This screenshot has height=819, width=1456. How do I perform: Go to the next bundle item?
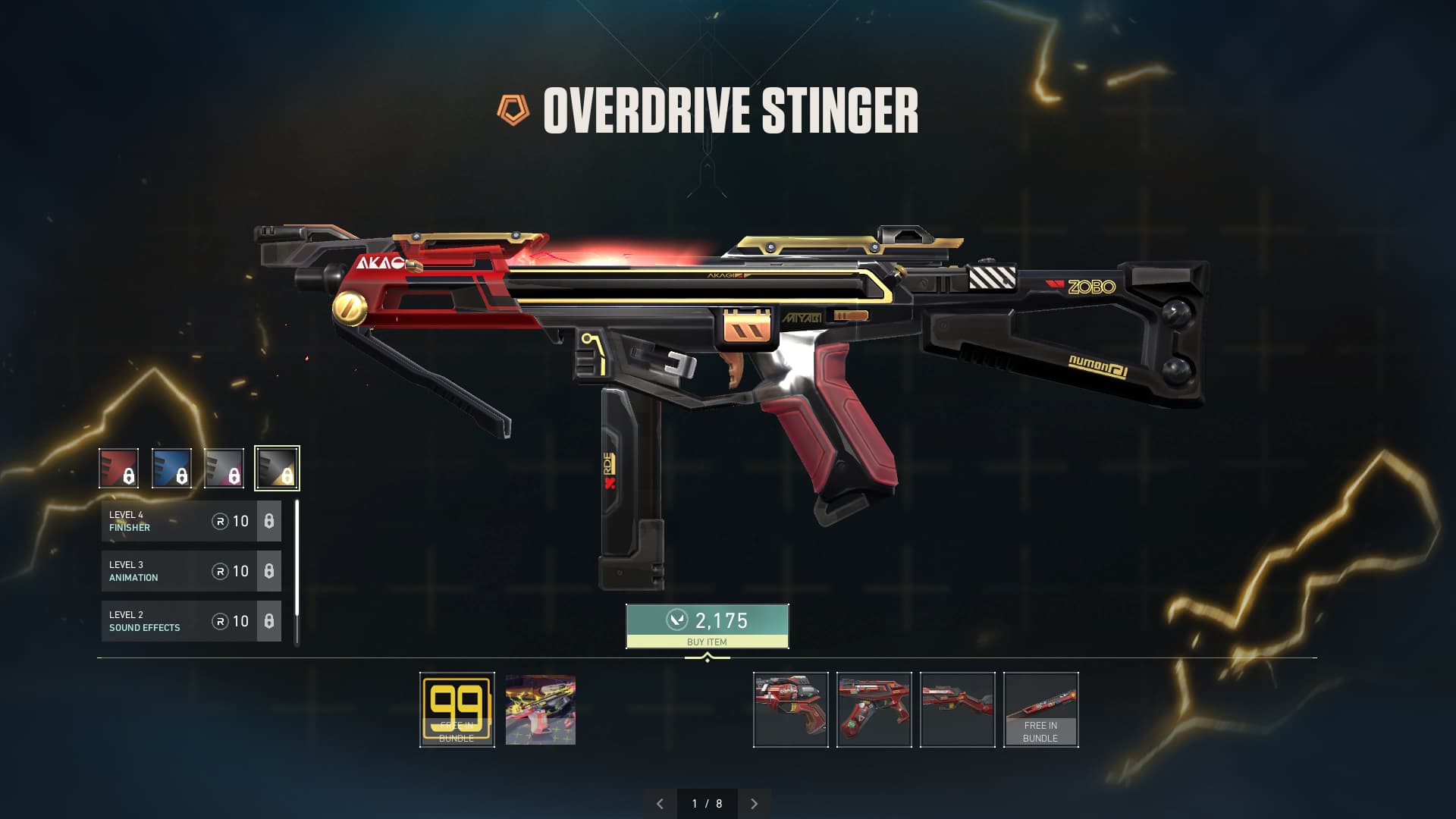(754, 804)
